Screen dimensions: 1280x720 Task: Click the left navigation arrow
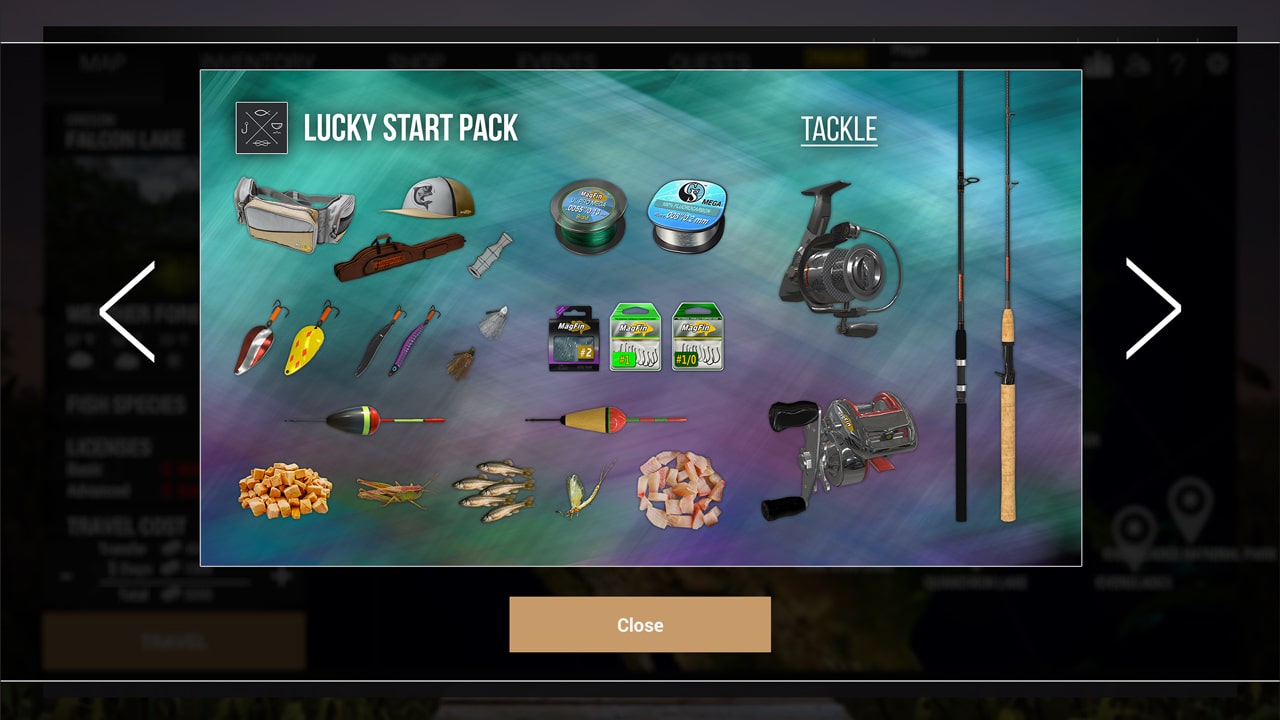click(126, 310)
